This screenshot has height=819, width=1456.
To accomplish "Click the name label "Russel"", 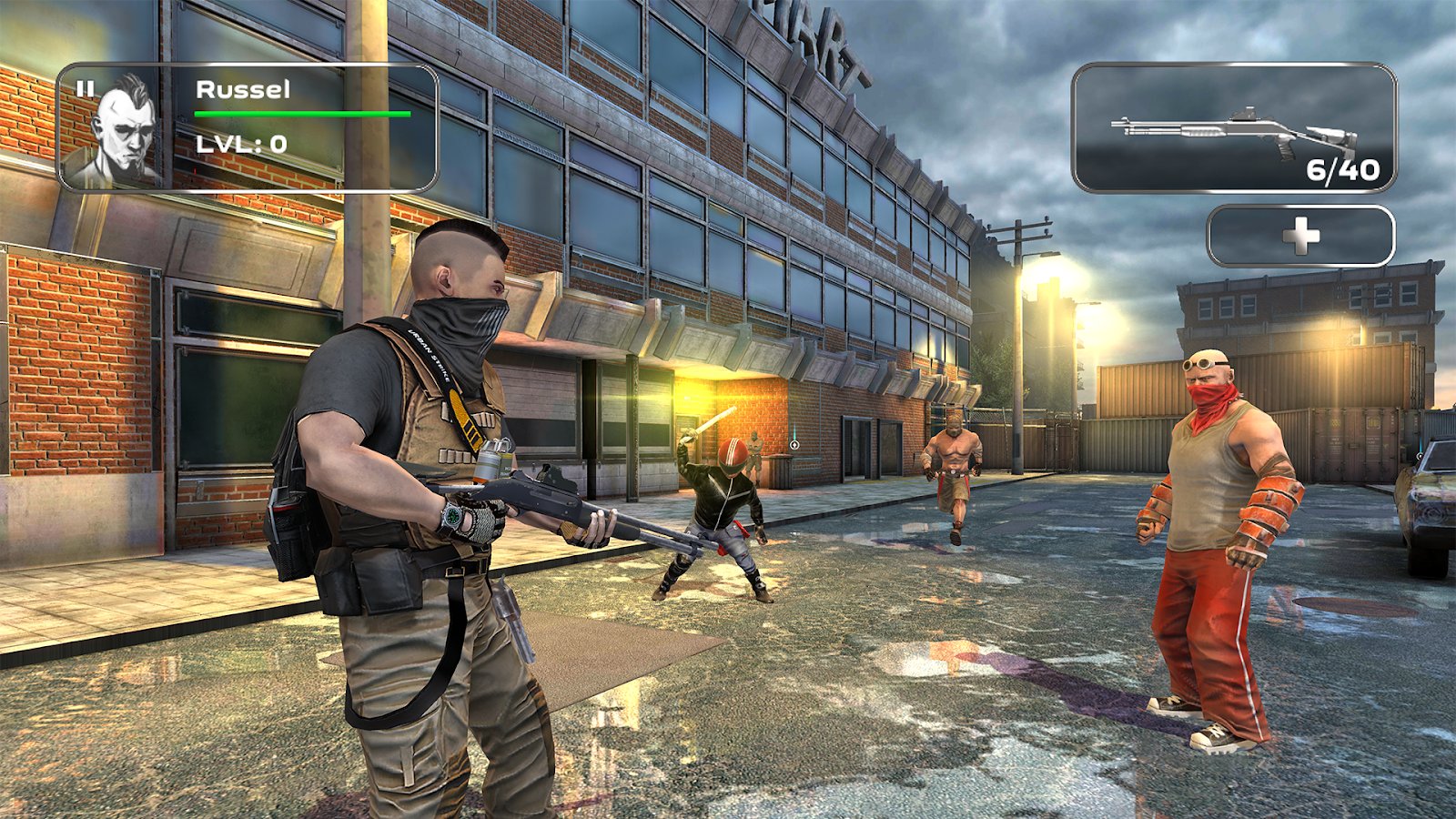I will (242, 89).
